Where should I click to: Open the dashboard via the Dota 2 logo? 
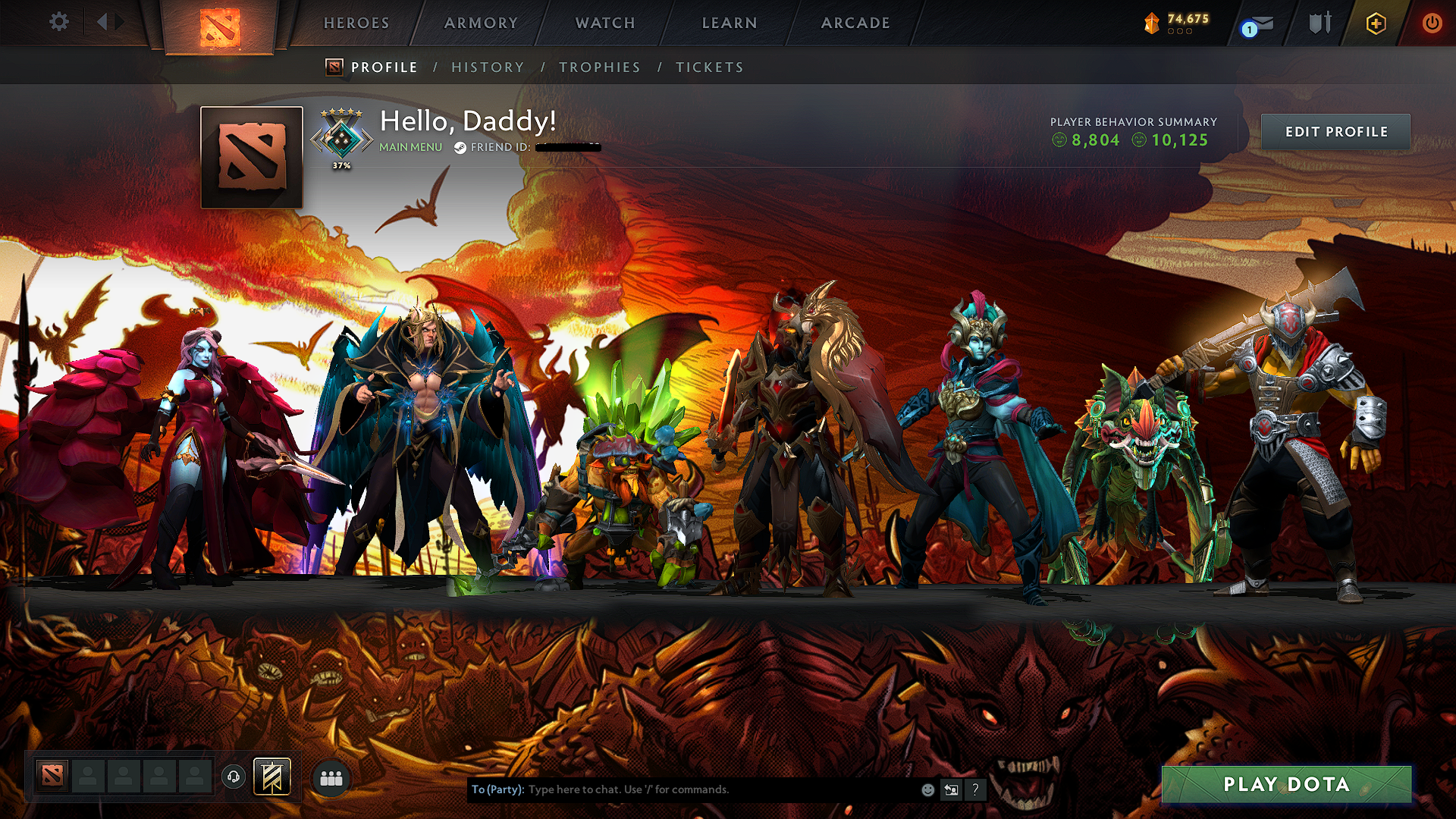pos(221,23)
